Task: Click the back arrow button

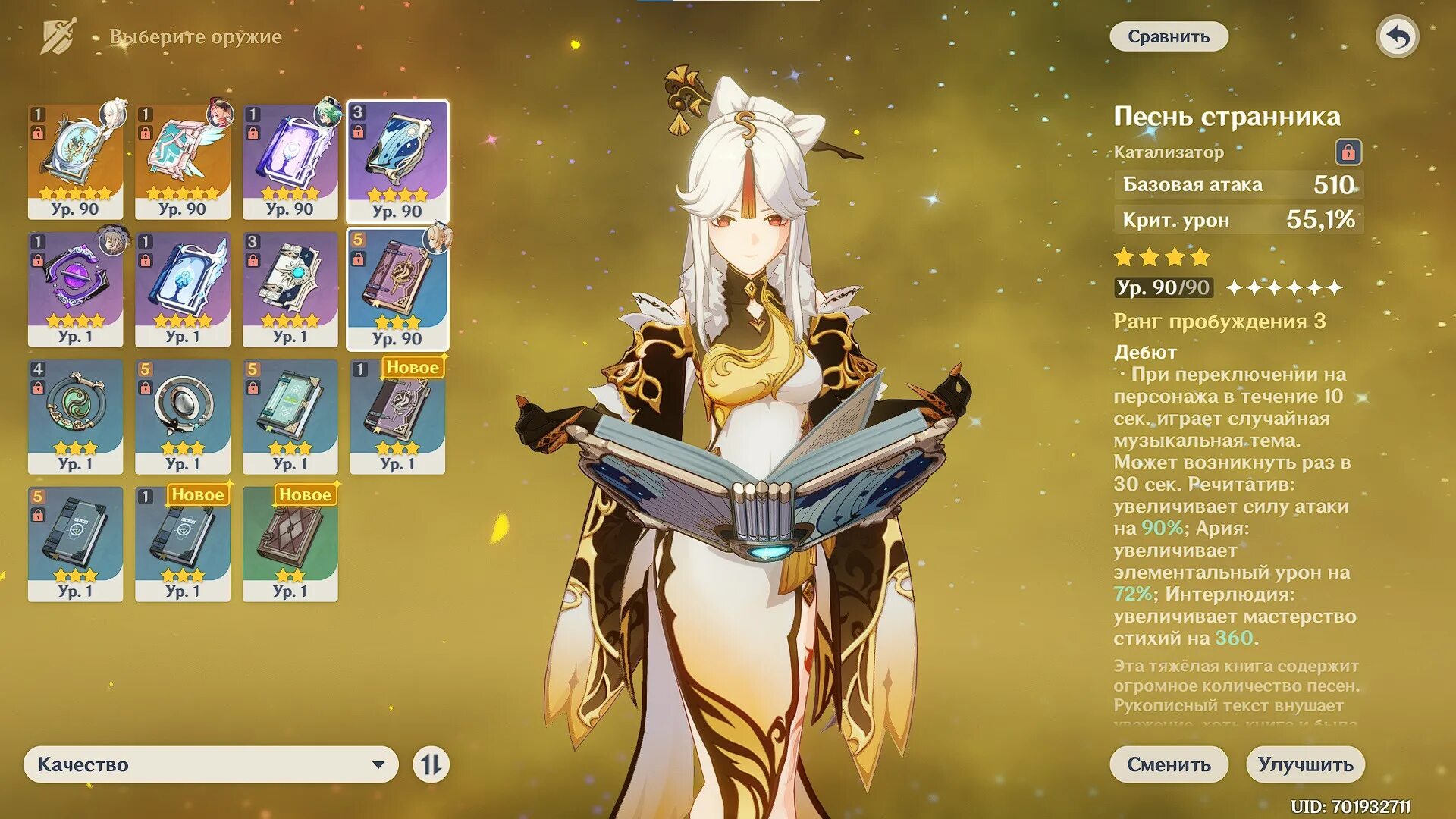Action: coord(1397,36)
